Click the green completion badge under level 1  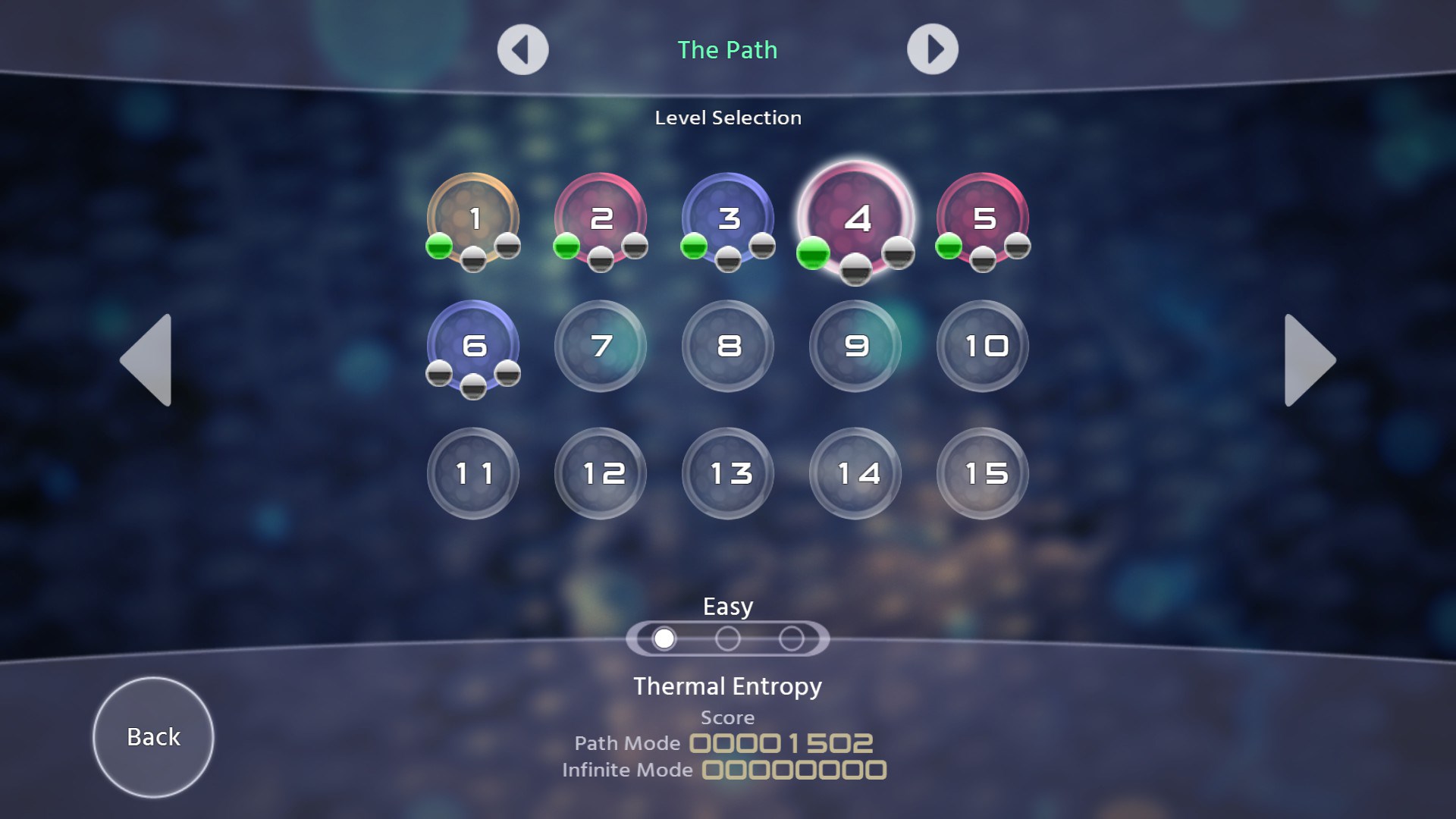click(x=438, y=245)
